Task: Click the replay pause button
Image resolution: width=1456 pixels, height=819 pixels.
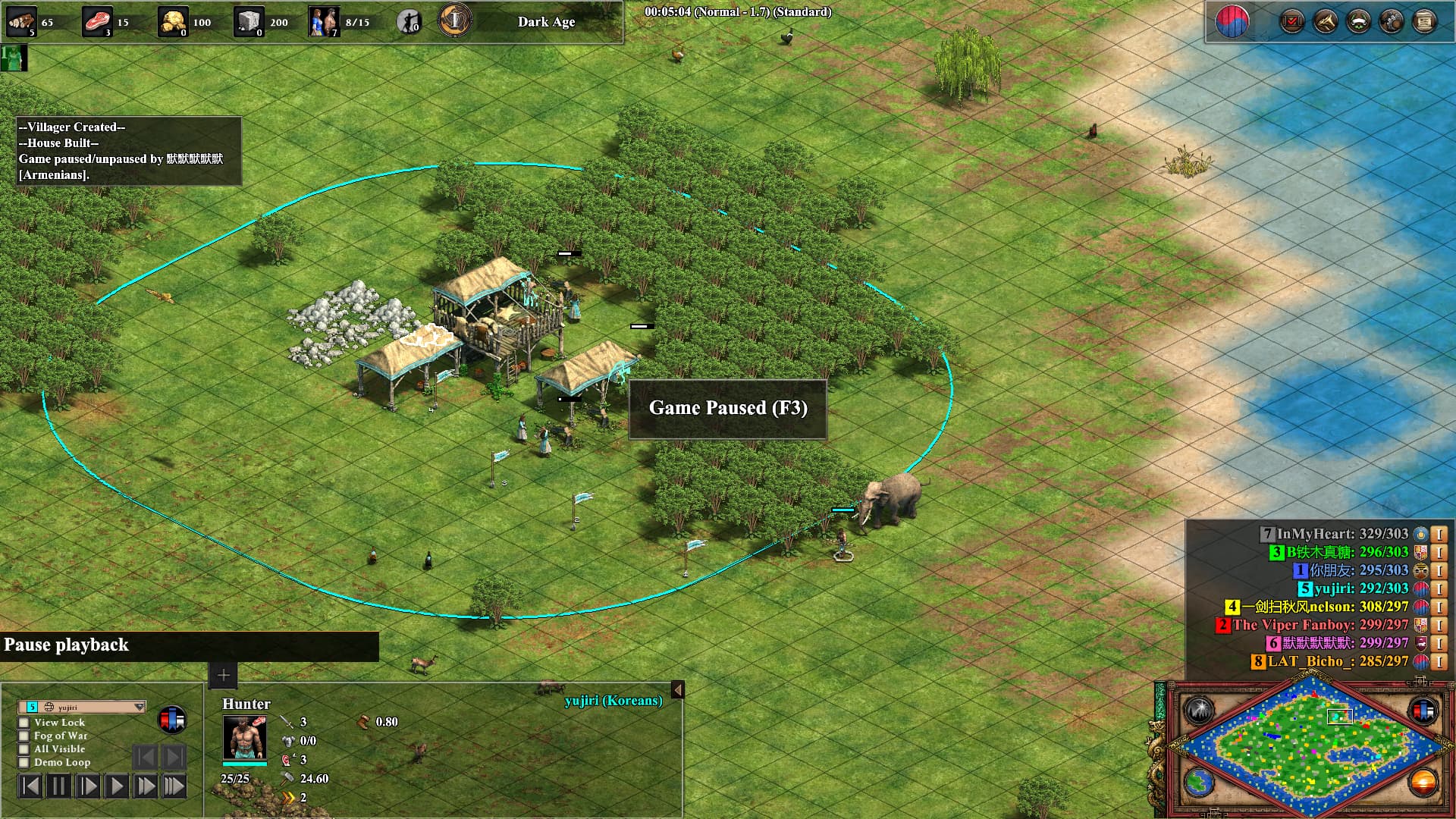Action: click(x=59, y=786)
